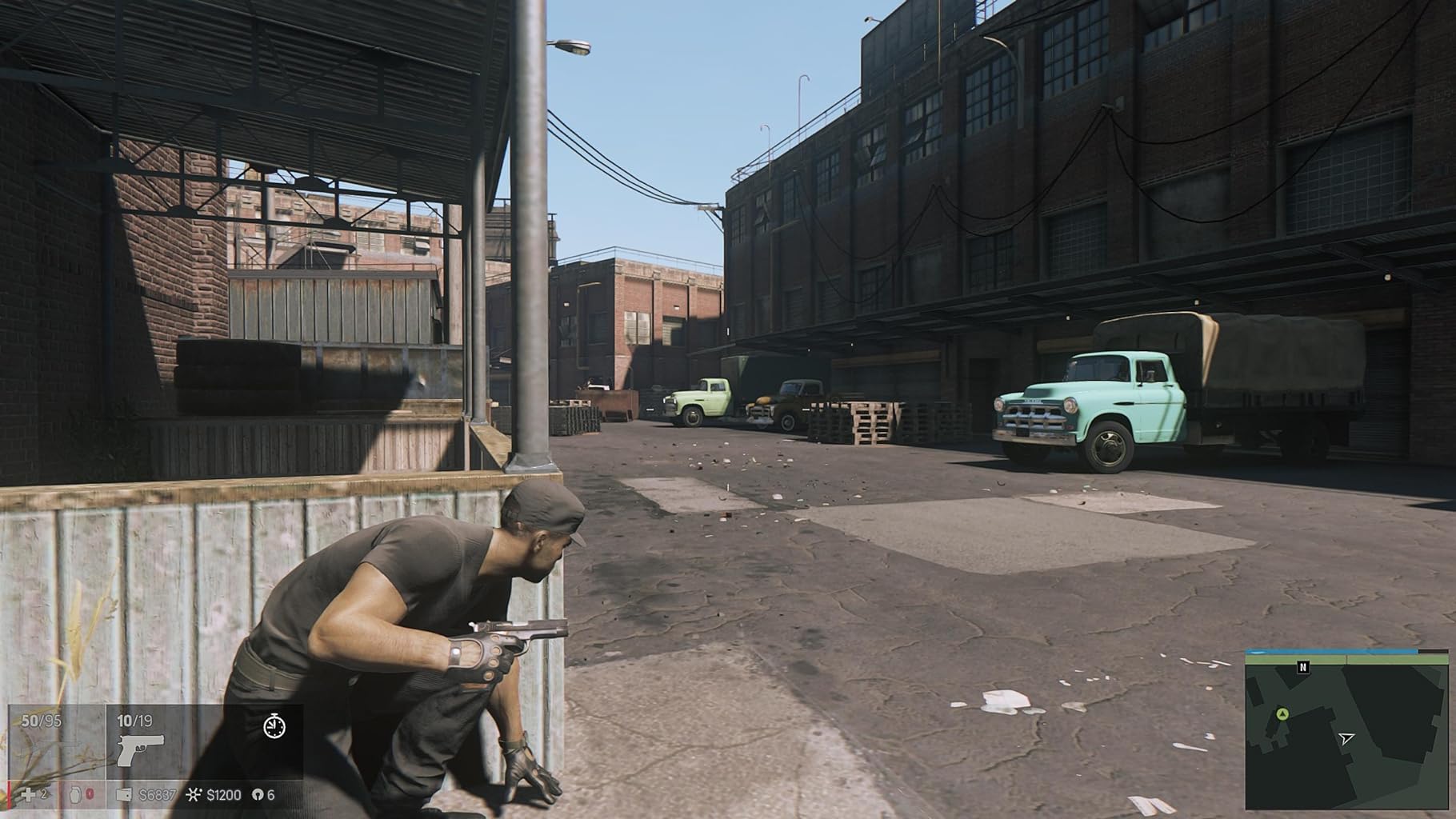Click the marker icon beside the 6

(257, 795)
